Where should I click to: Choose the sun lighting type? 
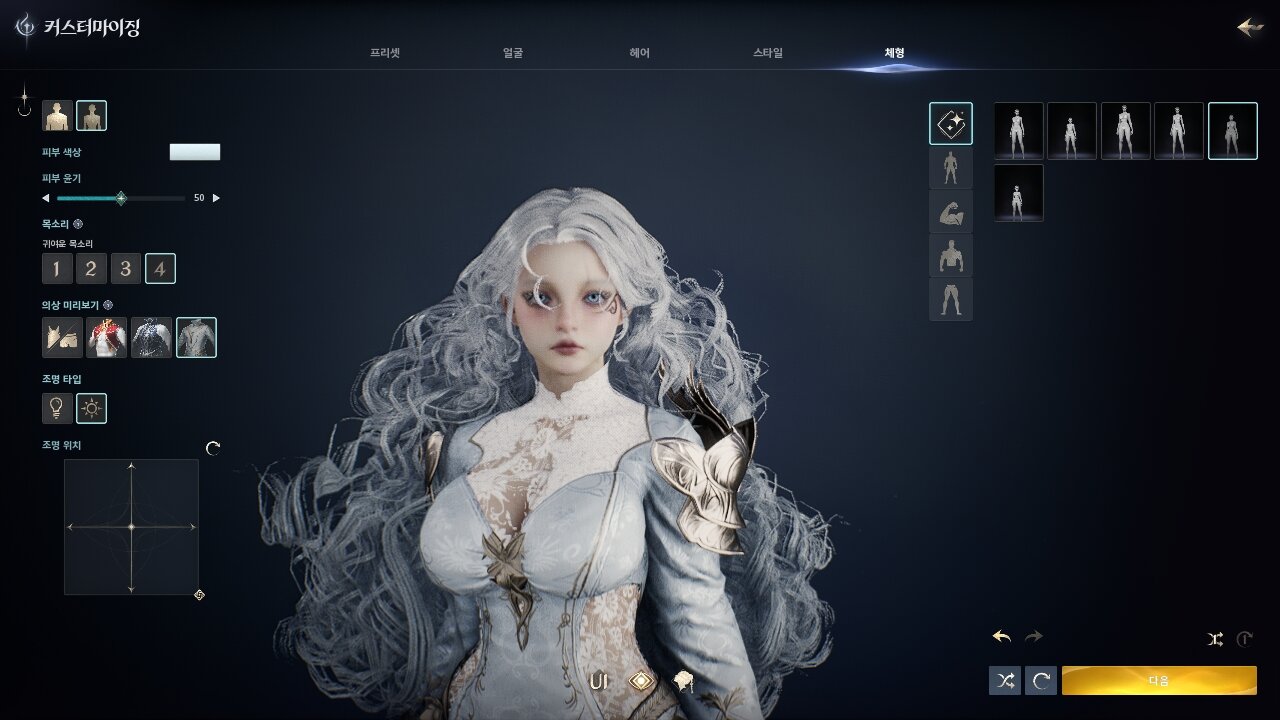click(x=92, y=408)
